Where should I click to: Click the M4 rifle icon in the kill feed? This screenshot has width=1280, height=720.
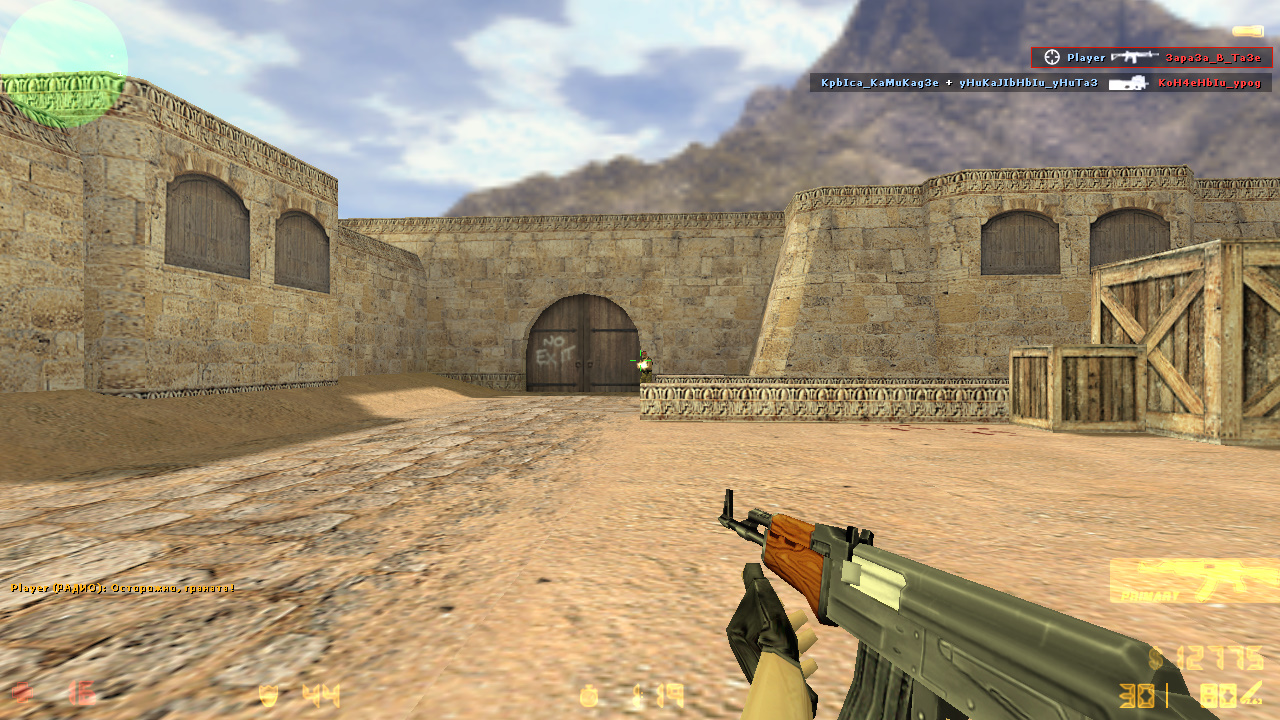point(1135,57)
